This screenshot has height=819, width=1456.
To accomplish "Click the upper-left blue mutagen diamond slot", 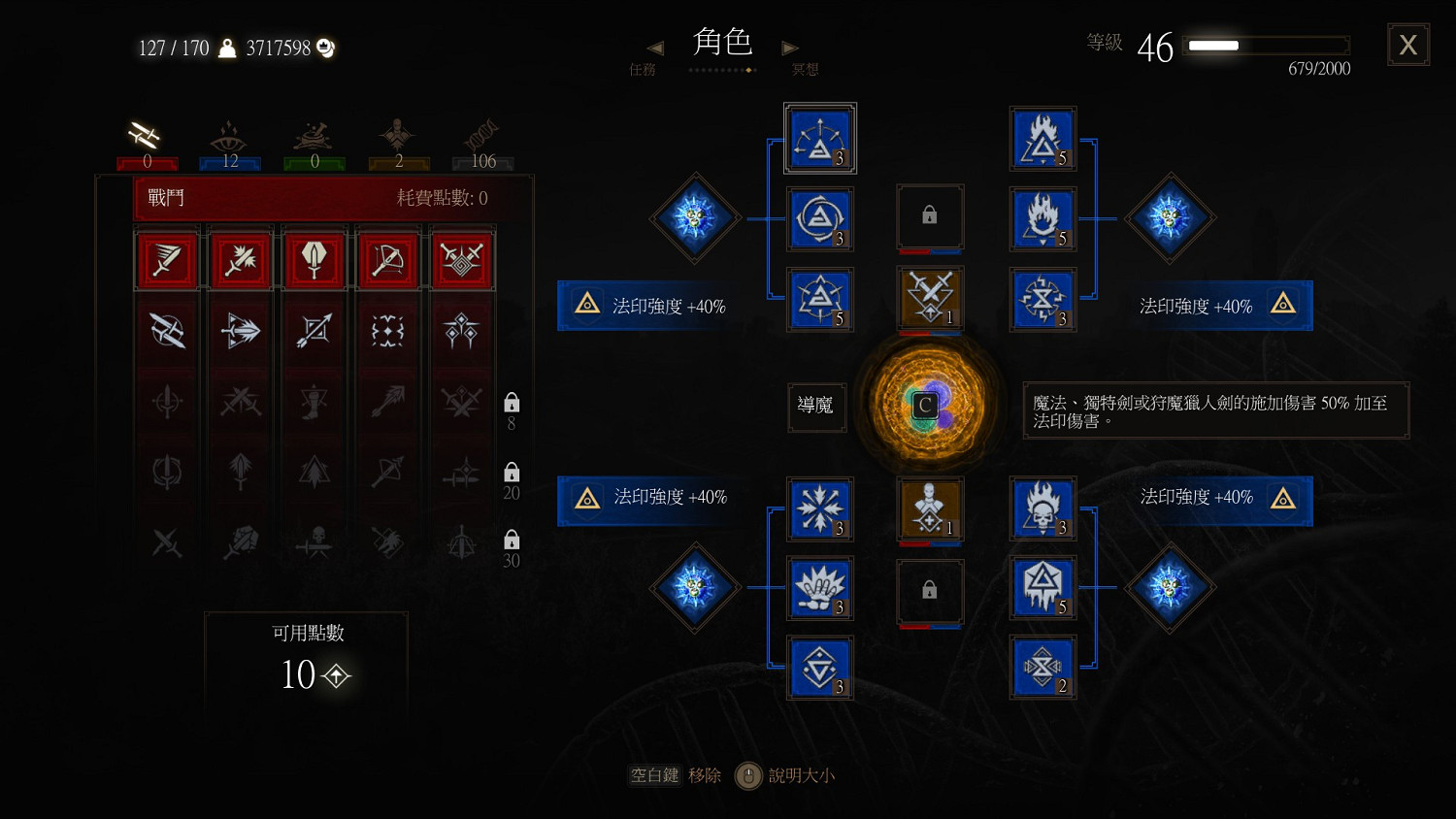I will [x=695, y=218].
